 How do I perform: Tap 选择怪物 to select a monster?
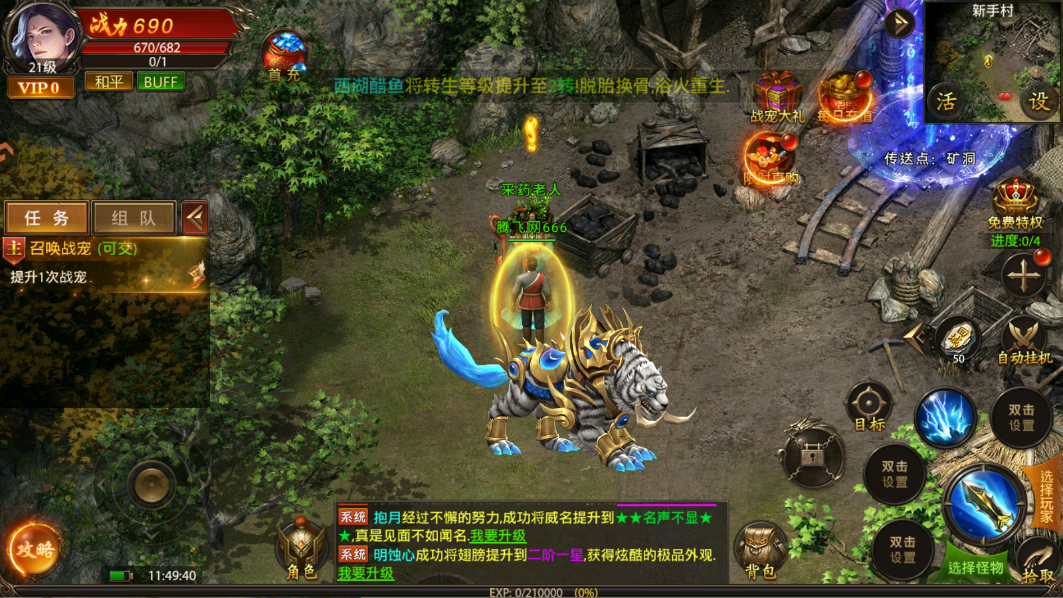(975, 567)
